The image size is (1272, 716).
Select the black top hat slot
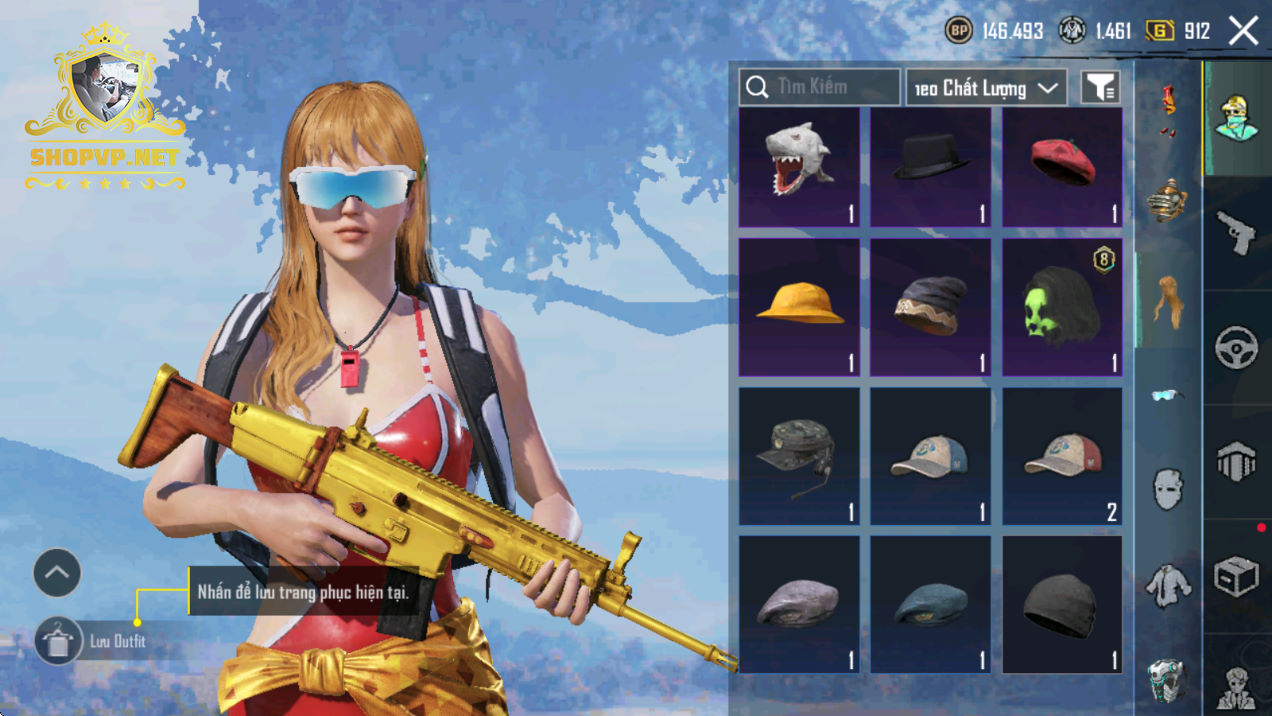click(x=930, y=167)
